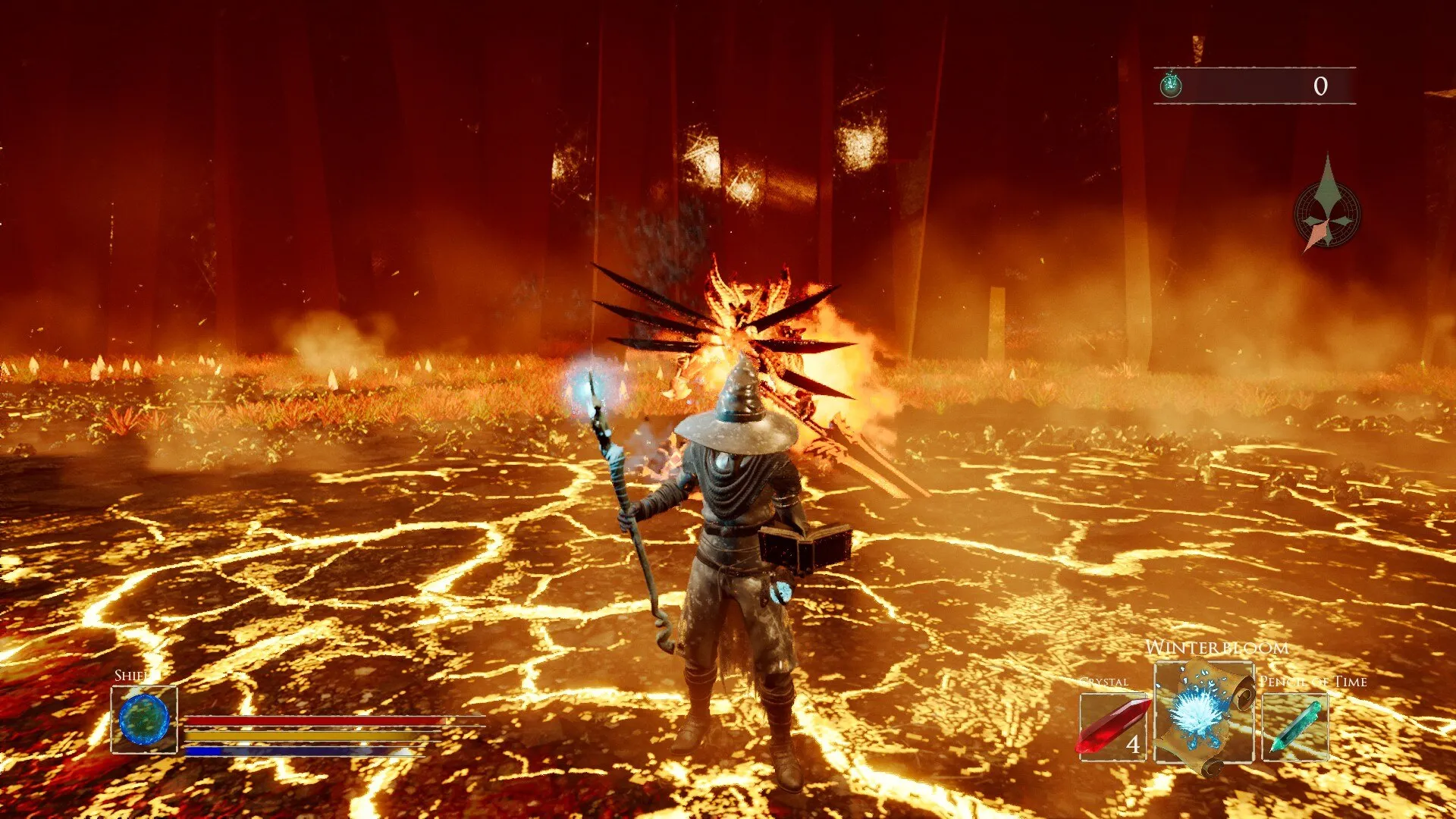Click the compass rose indicator
This screenshot has height=819, width=1456.
click(x=1326, y=215)
